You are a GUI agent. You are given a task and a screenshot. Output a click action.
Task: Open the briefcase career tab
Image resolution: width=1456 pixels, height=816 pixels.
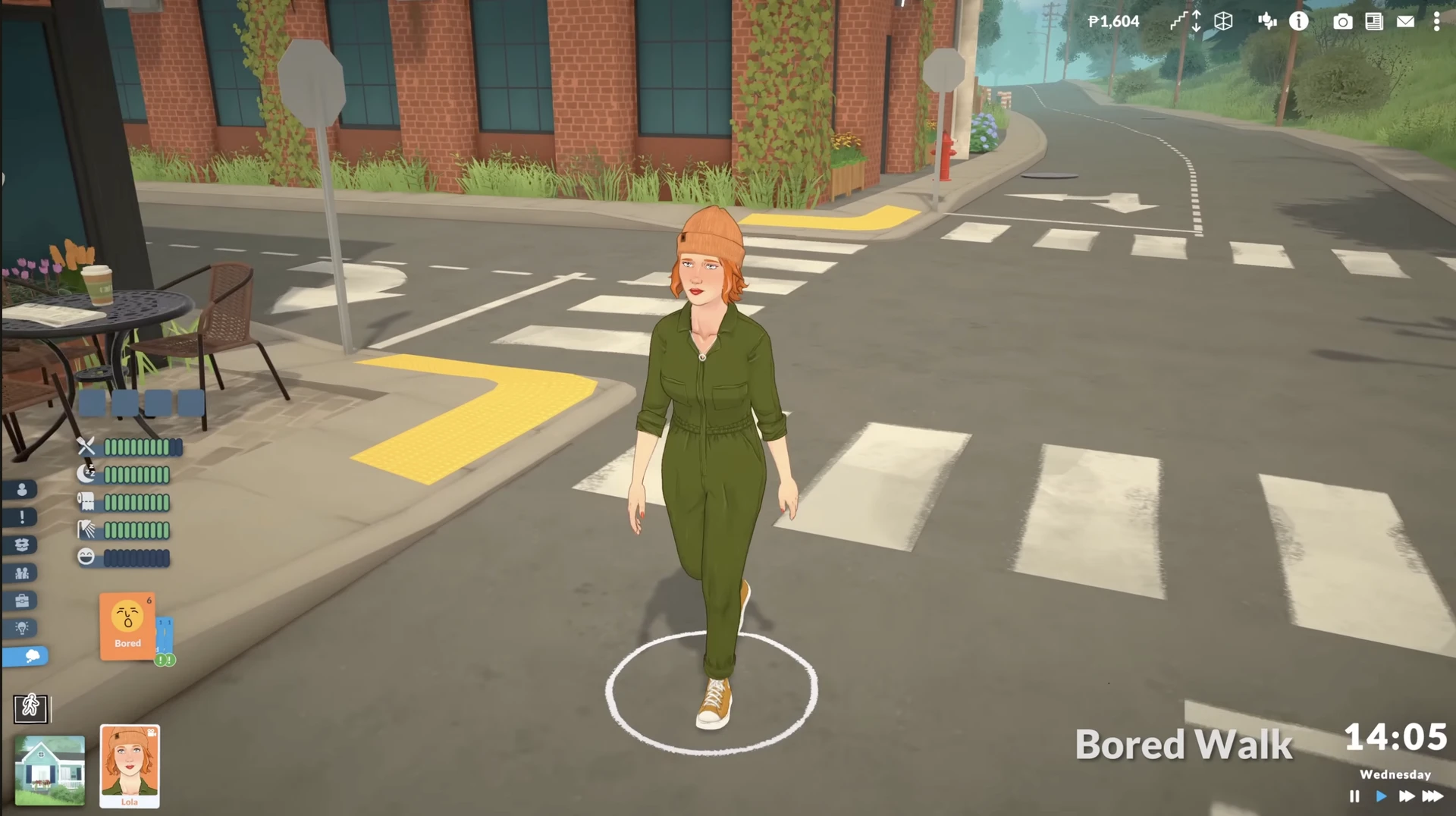pos(22,601)
